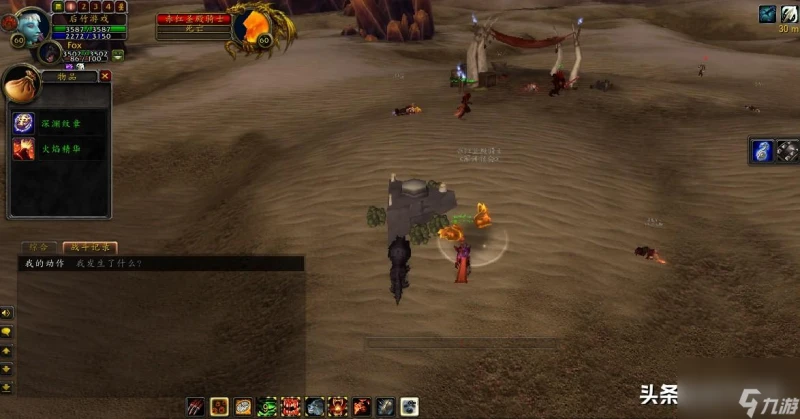Loot the 火焰精华 item
Image resolution: width=800 pixels, height=419 pixels.
[23, 149]
